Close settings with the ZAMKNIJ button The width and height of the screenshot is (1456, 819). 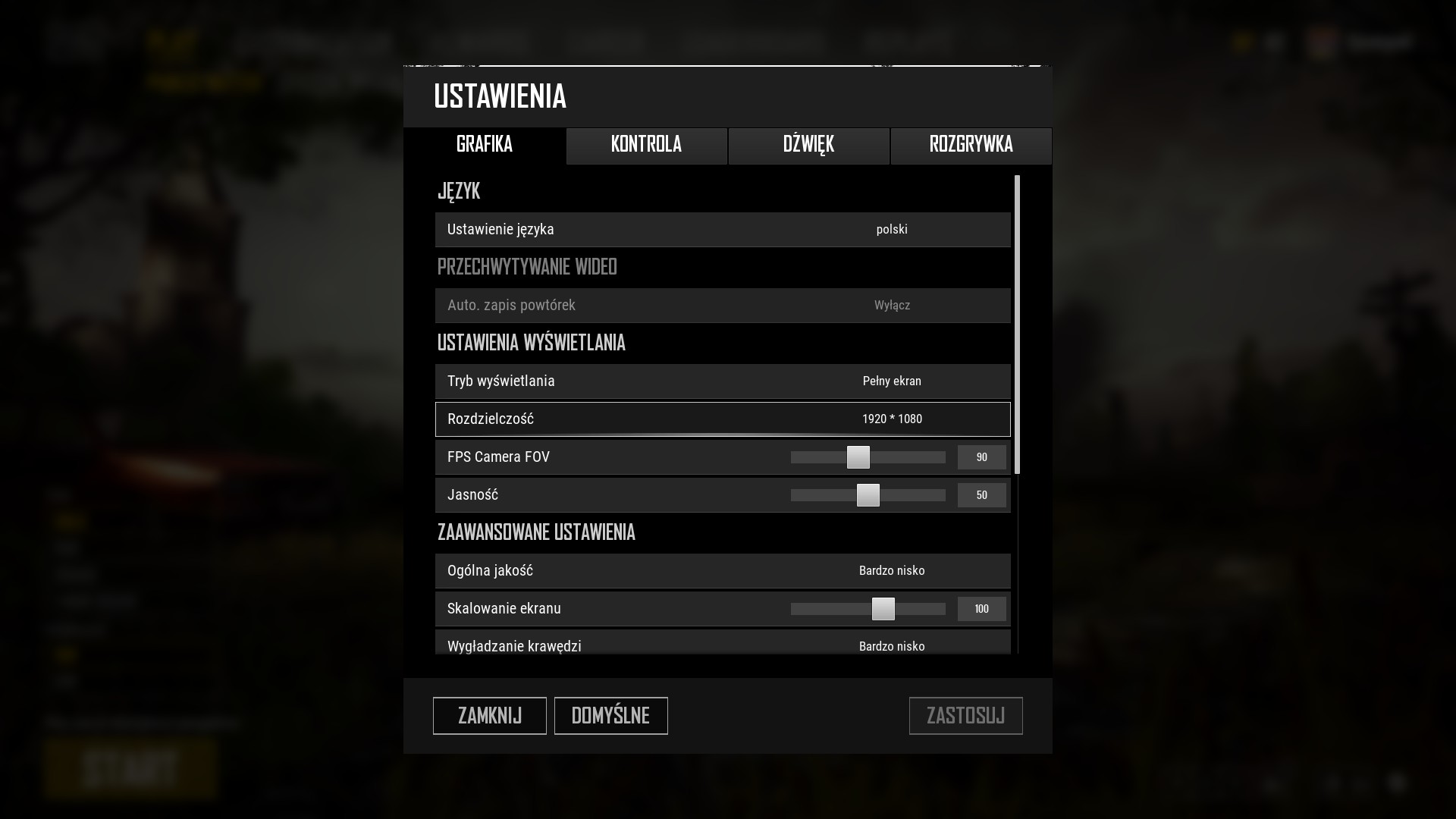point(489,716)
